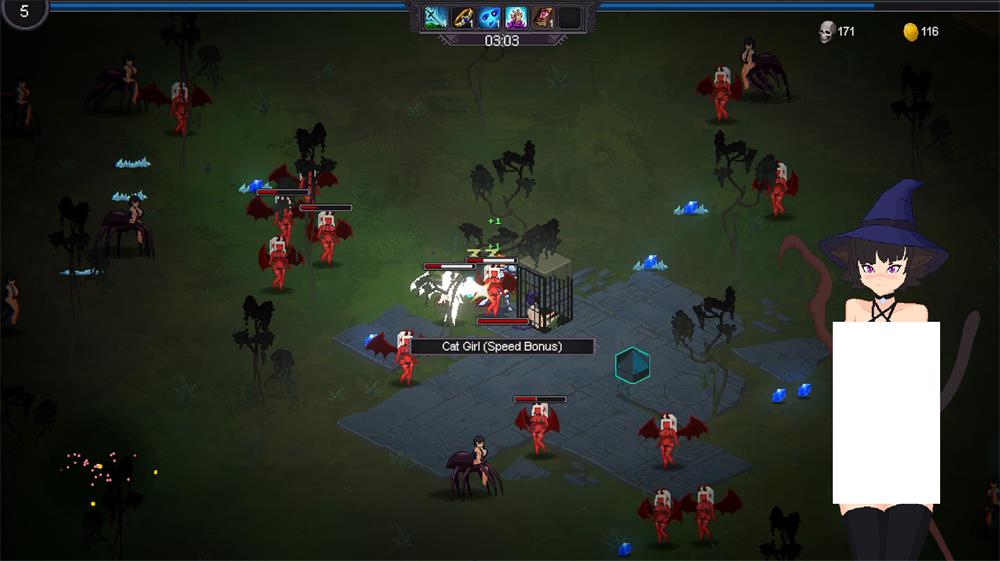1000x561 pixels.
Task: Choose the purple crystal spikes ability
Action: click(x=516, y=17)
